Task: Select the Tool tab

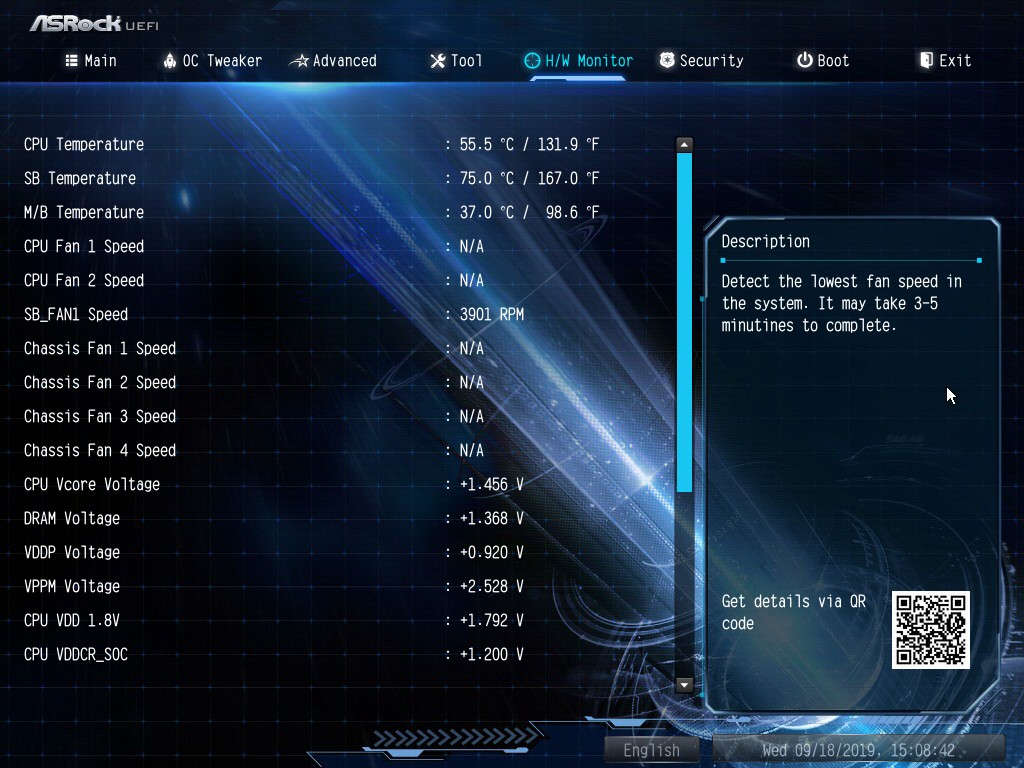Action: click(x=456, y=61)
